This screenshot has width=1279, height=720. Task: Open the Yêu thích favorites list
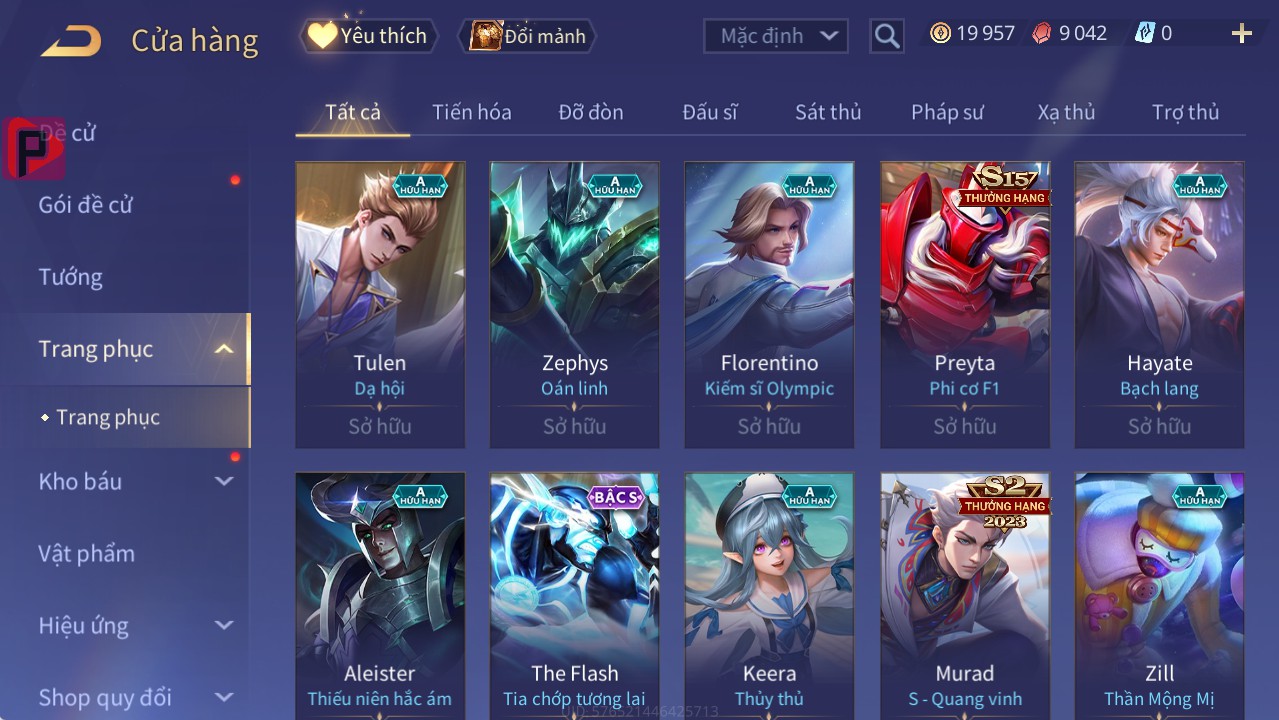[369, 36]
